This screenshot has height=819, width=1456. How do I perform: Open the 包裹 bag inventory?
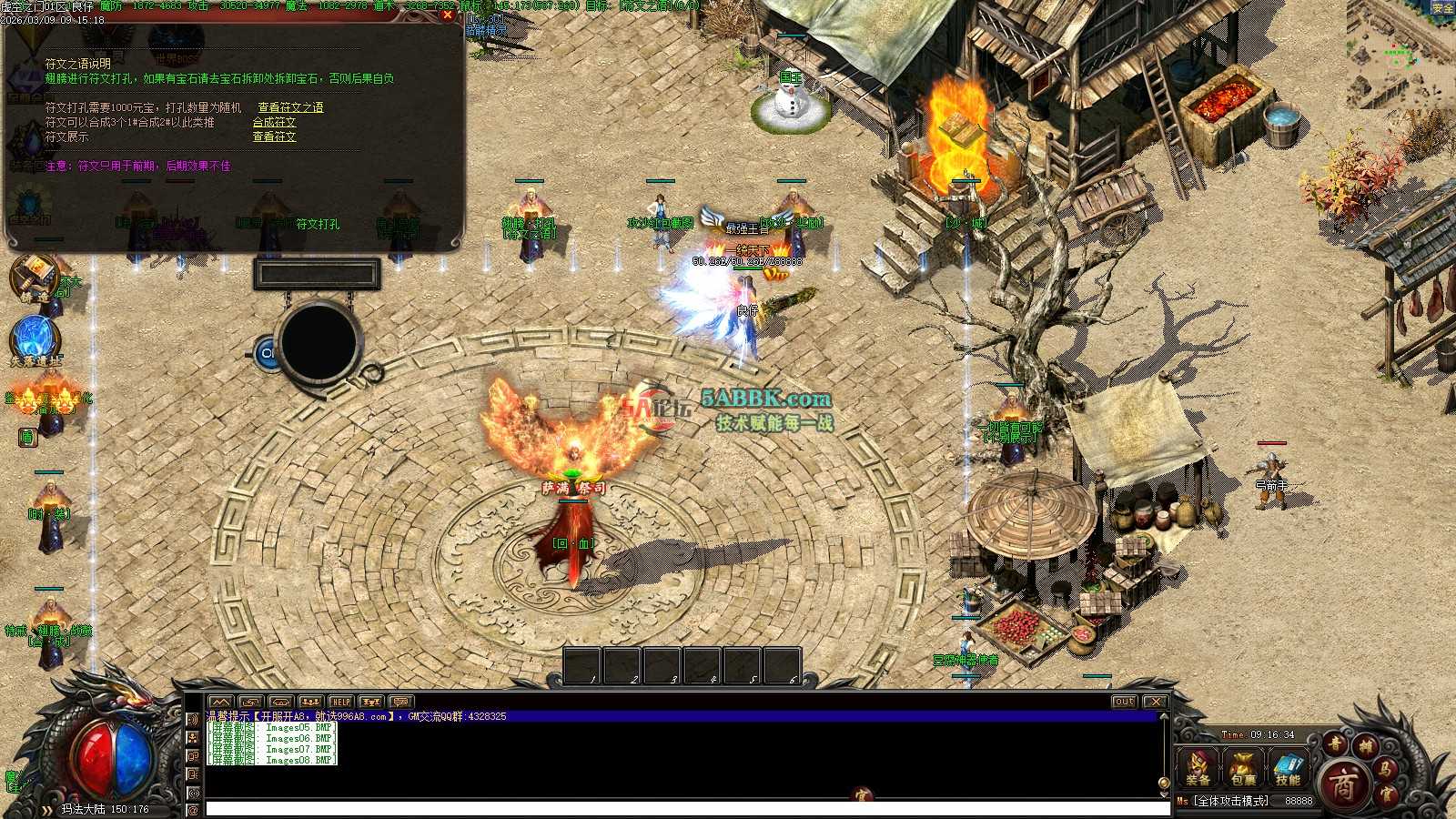[1243, 768]
